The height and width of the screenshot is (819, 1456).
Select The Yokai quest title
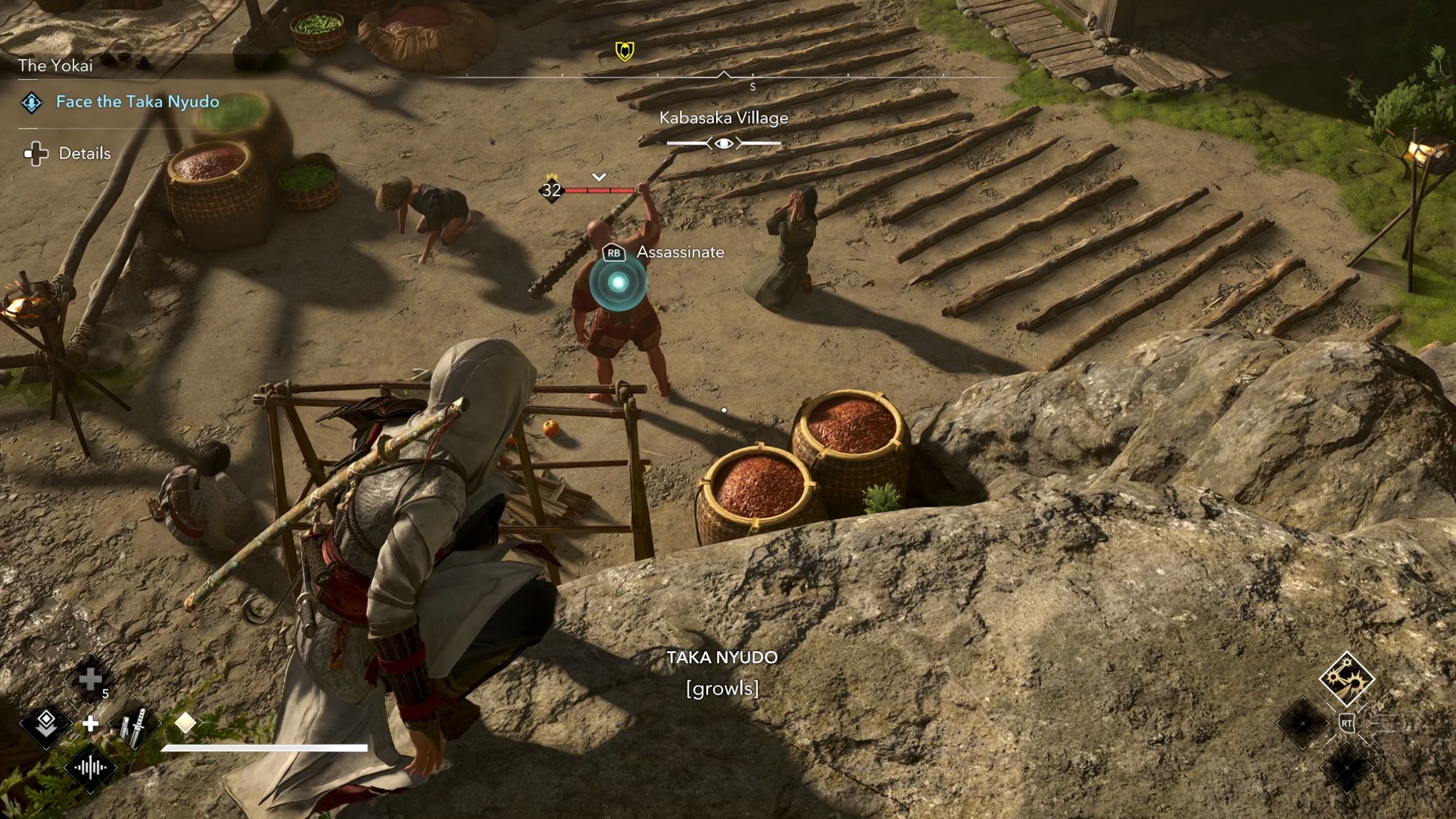pos(55,65)
